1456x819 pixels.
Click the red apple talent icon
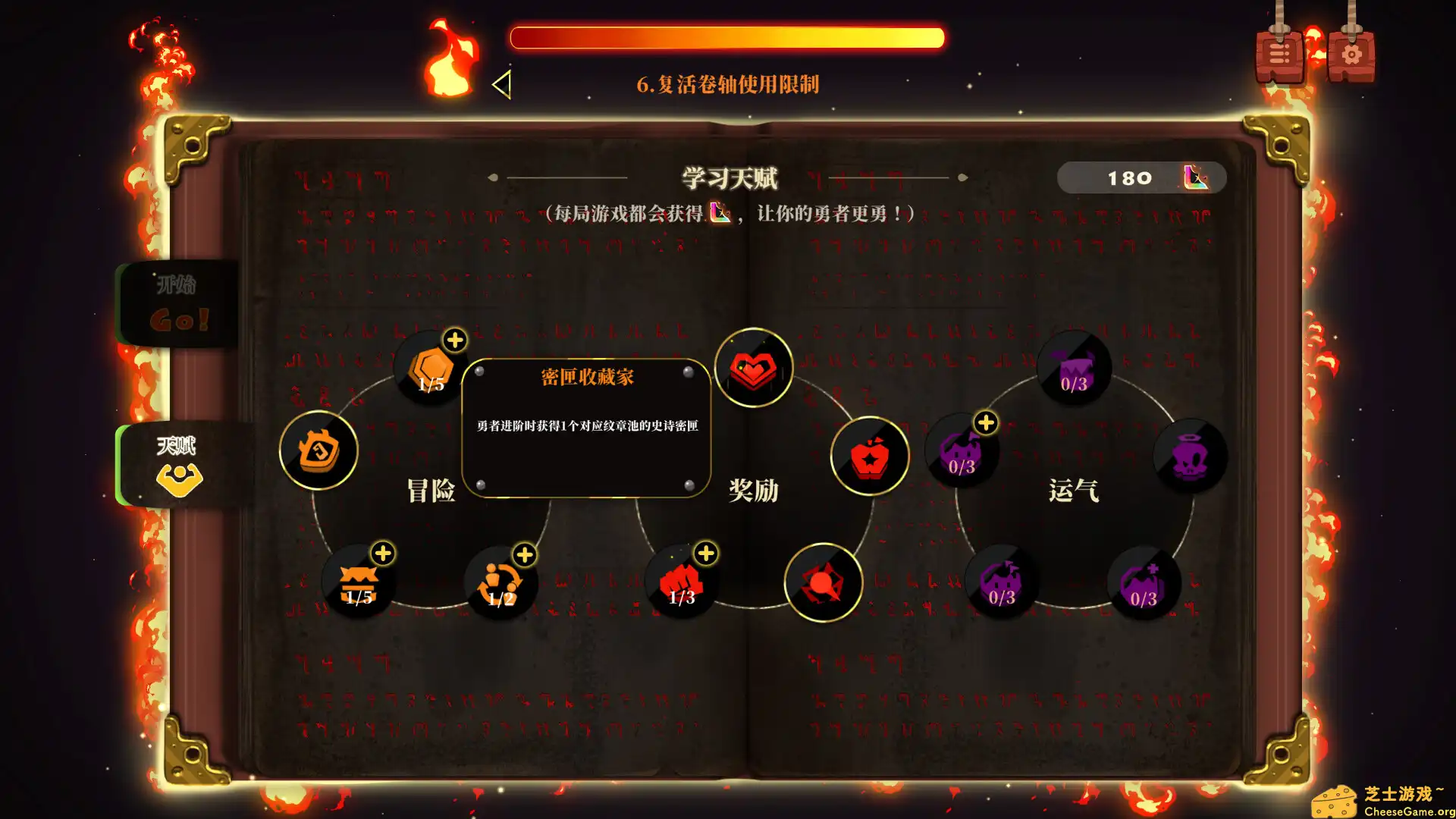click(x=869, y=455)
